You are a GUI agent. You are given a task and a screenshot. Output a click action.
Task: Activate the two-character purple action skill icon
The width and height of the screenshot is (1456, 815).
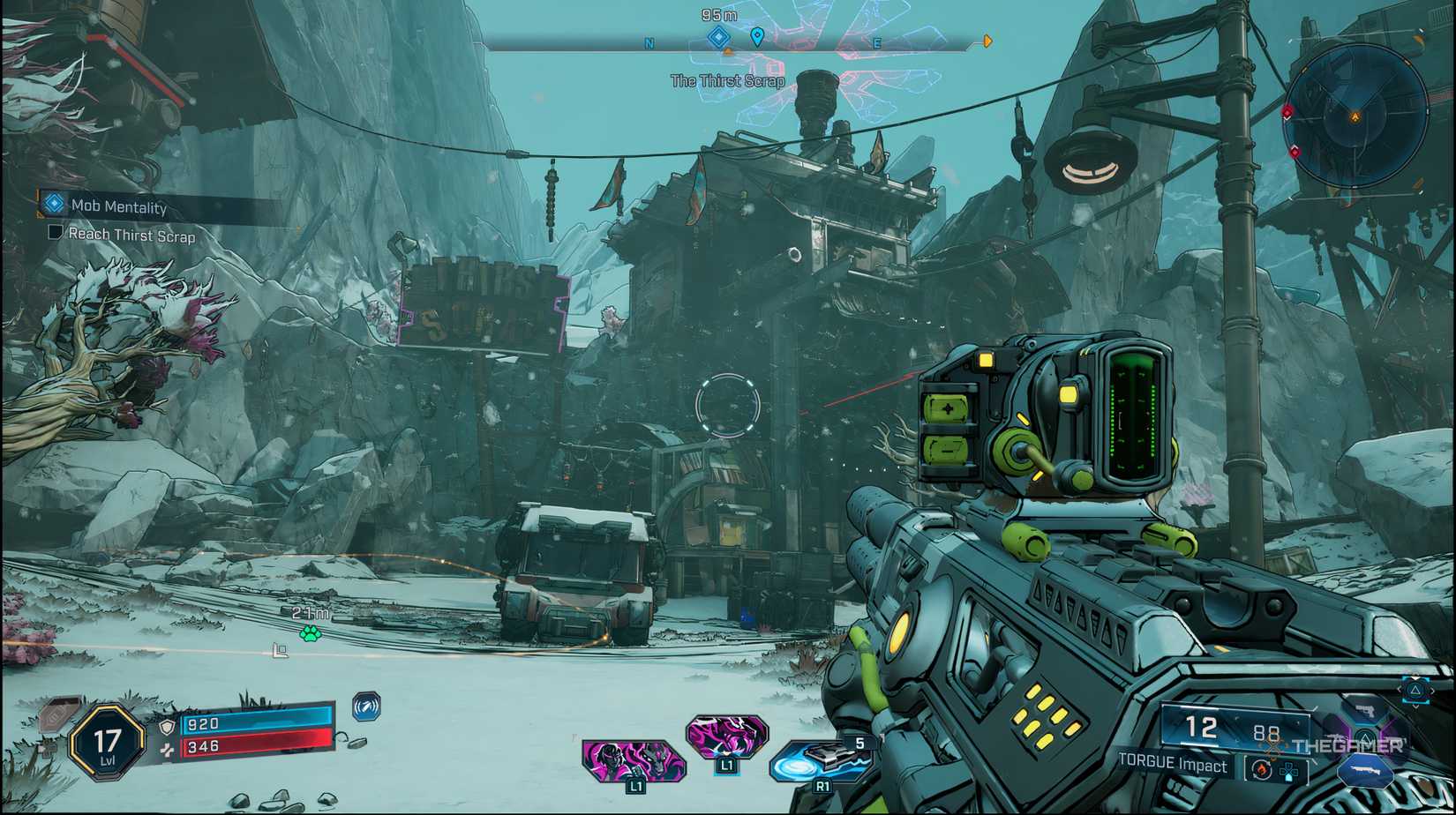pyautogui.click(x=633, y=759)
